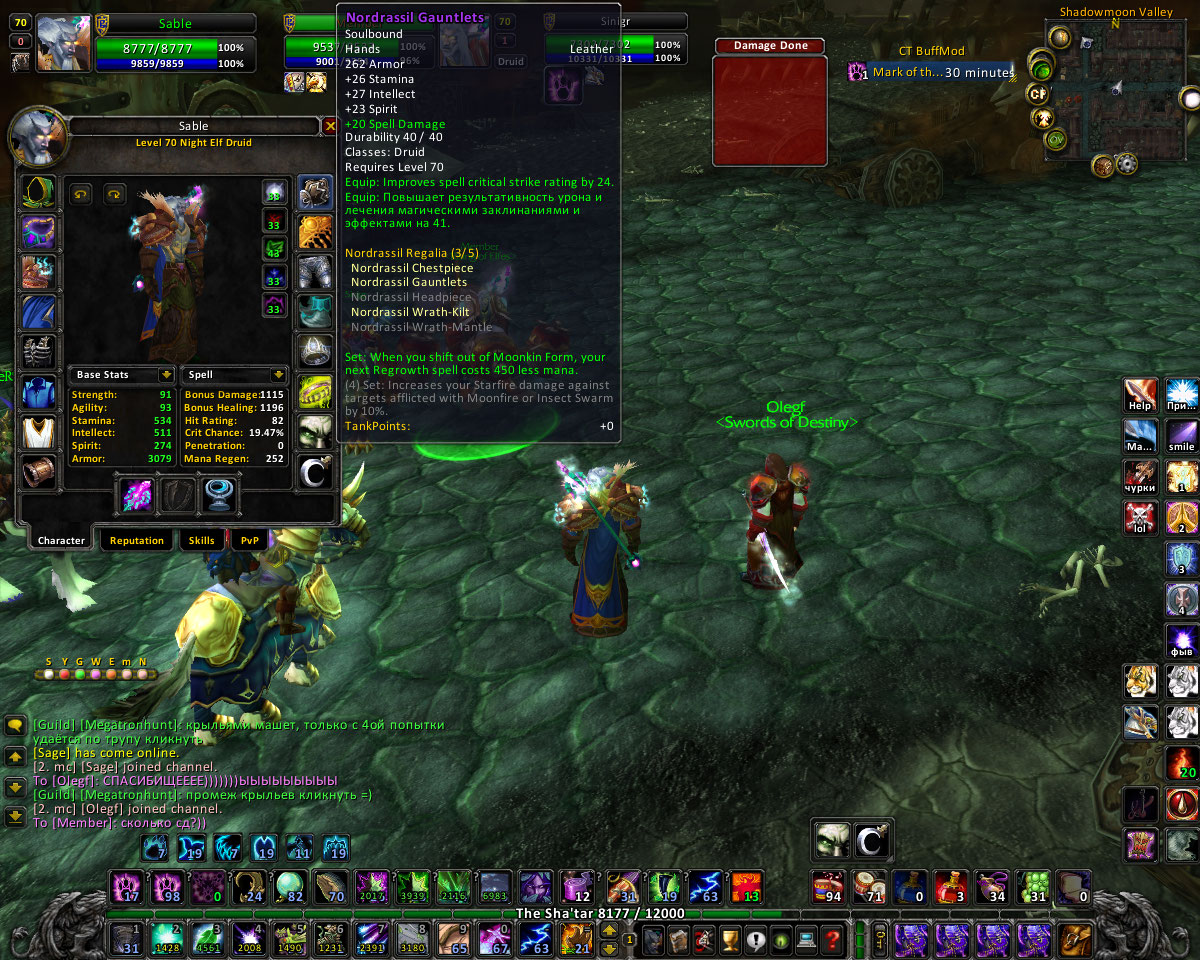Open the Base Stats dropdown

(x=166, y=375)
